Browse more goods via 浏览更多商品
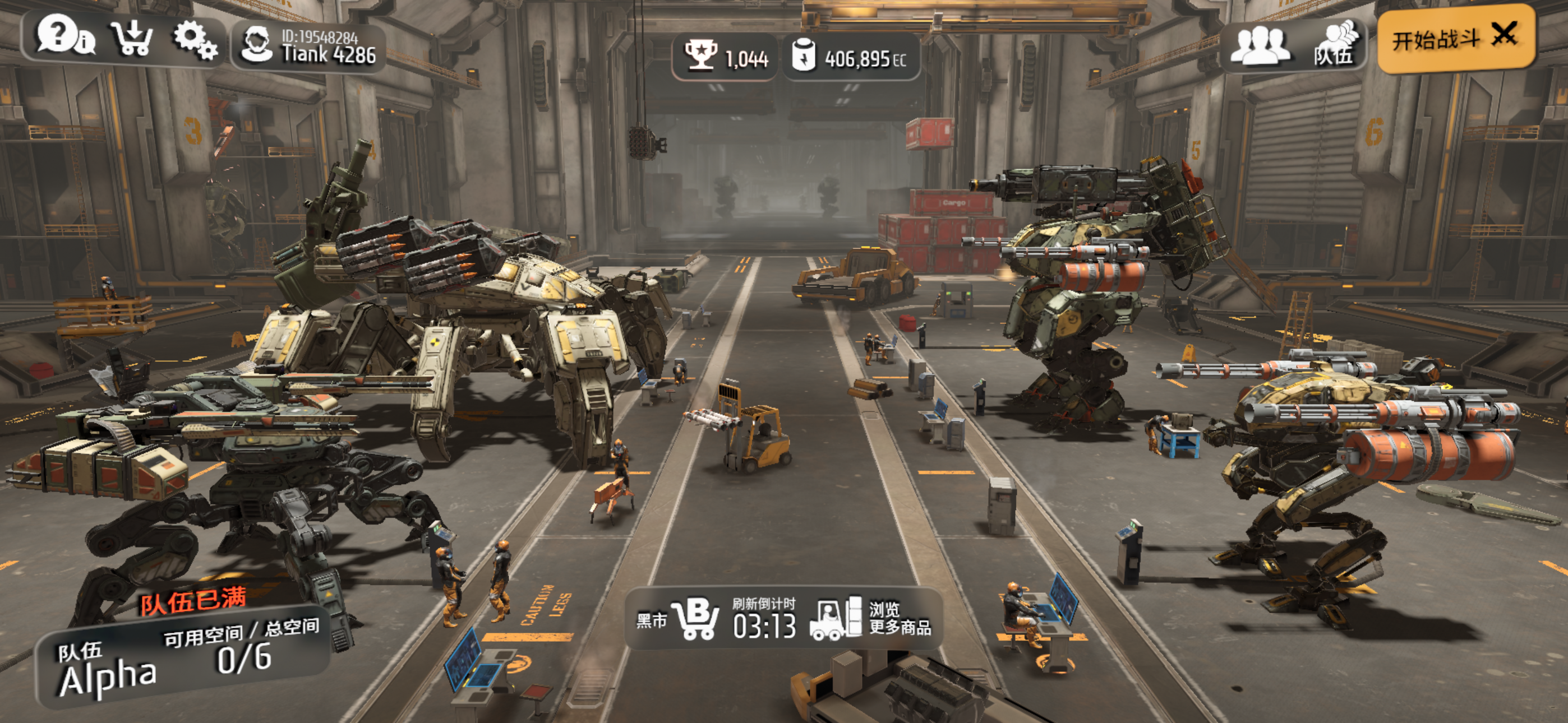Image resolution: width=1568 pixels, height=723 pixels. tap(870, 618)
